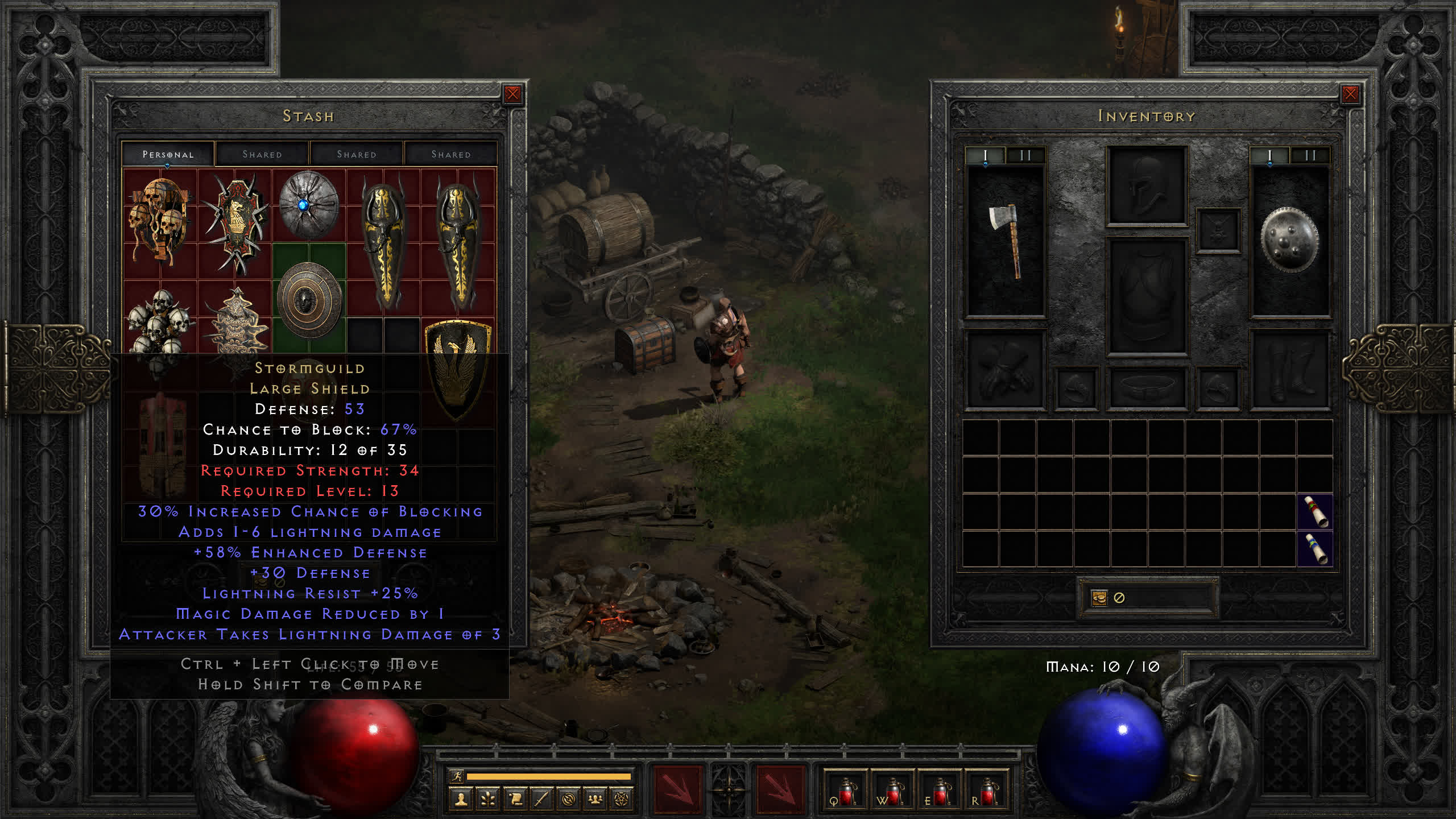Open the skill tree button
Screen dimensions: 1456x819
(x=488, y=800)
